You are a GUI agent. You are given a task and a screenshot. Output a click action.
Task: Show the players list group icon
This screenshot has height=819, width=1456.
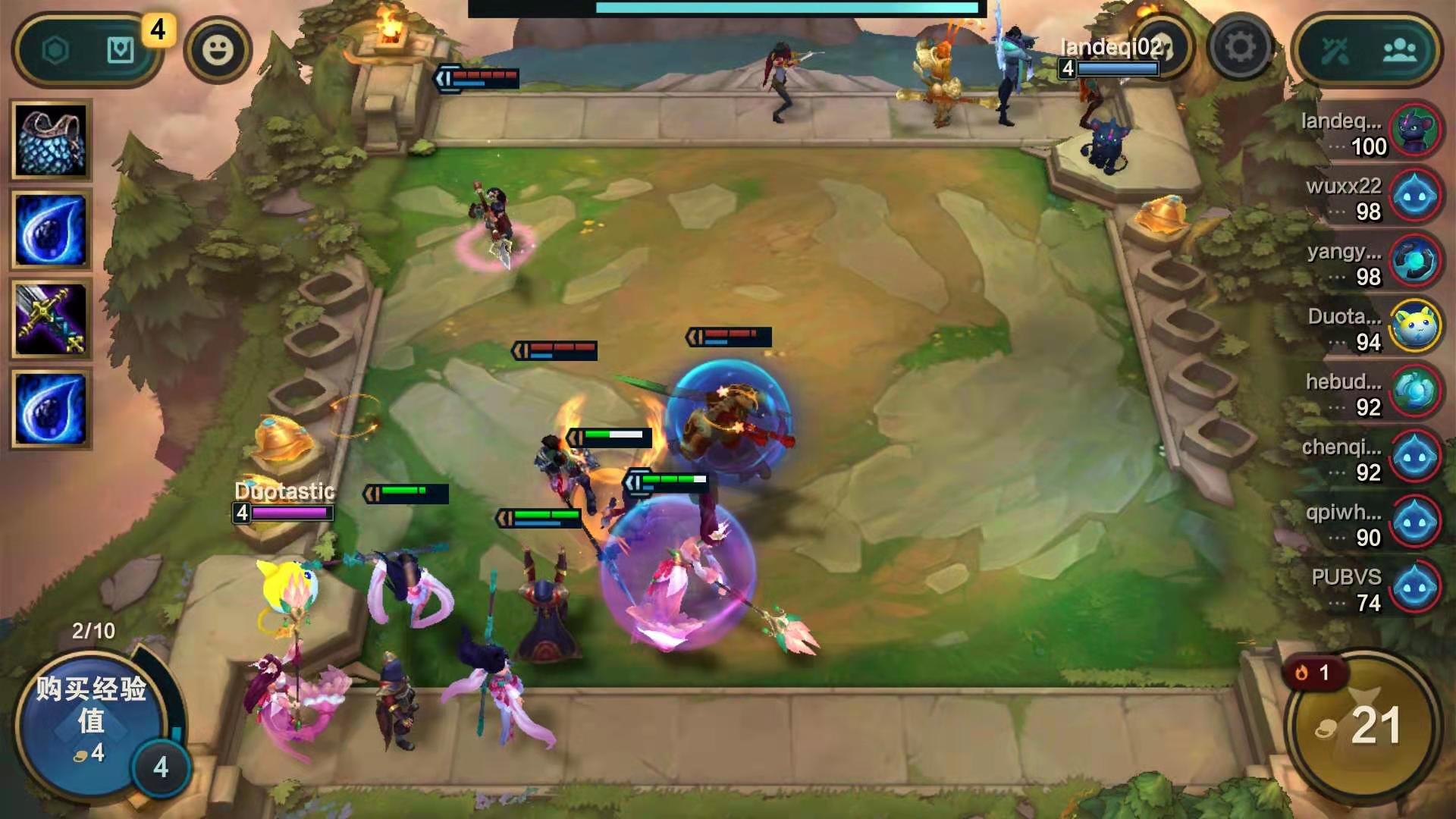1399,51
